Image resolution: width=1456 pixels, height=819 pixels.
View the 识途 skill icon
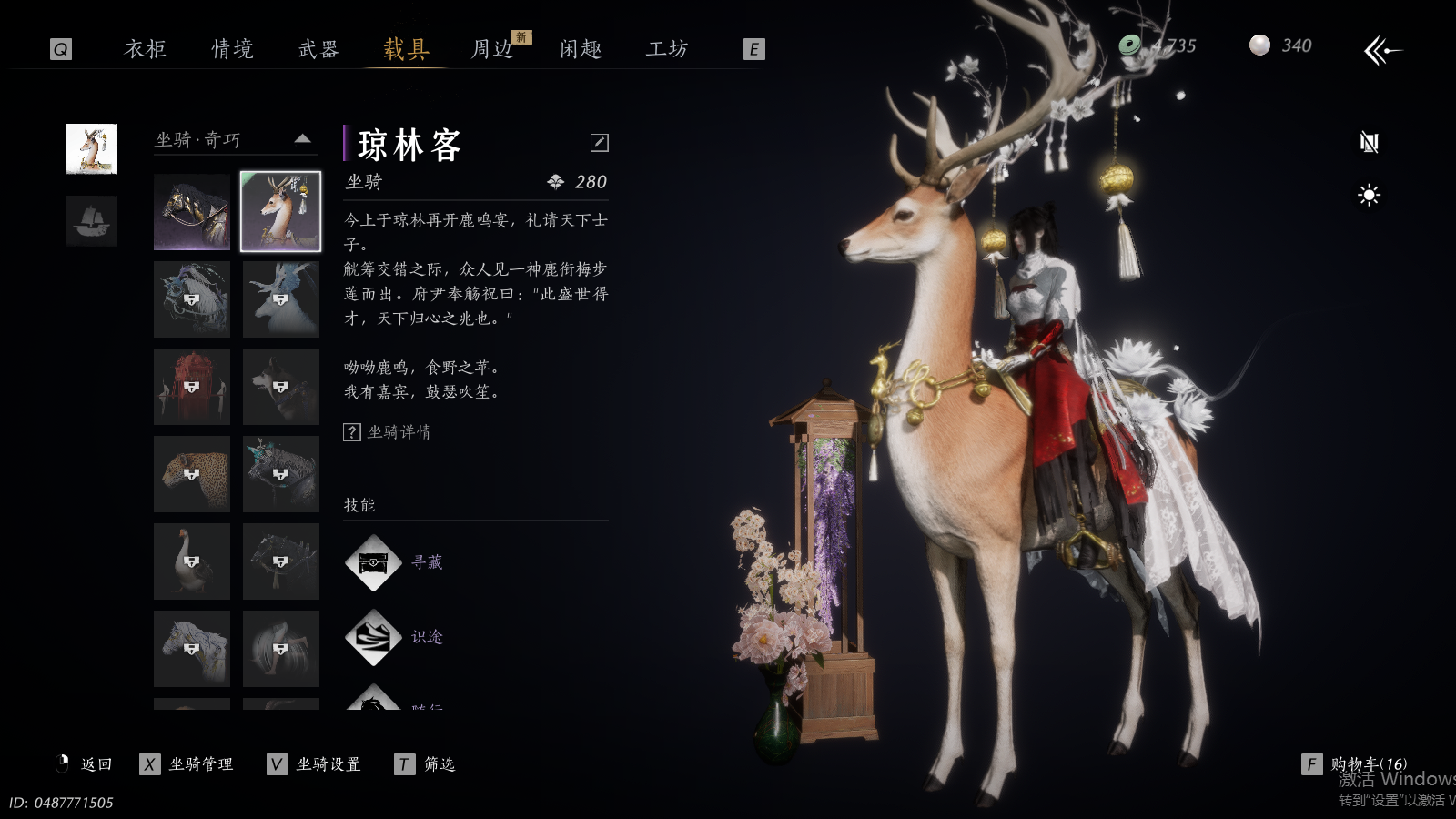[x=373, y=637]
